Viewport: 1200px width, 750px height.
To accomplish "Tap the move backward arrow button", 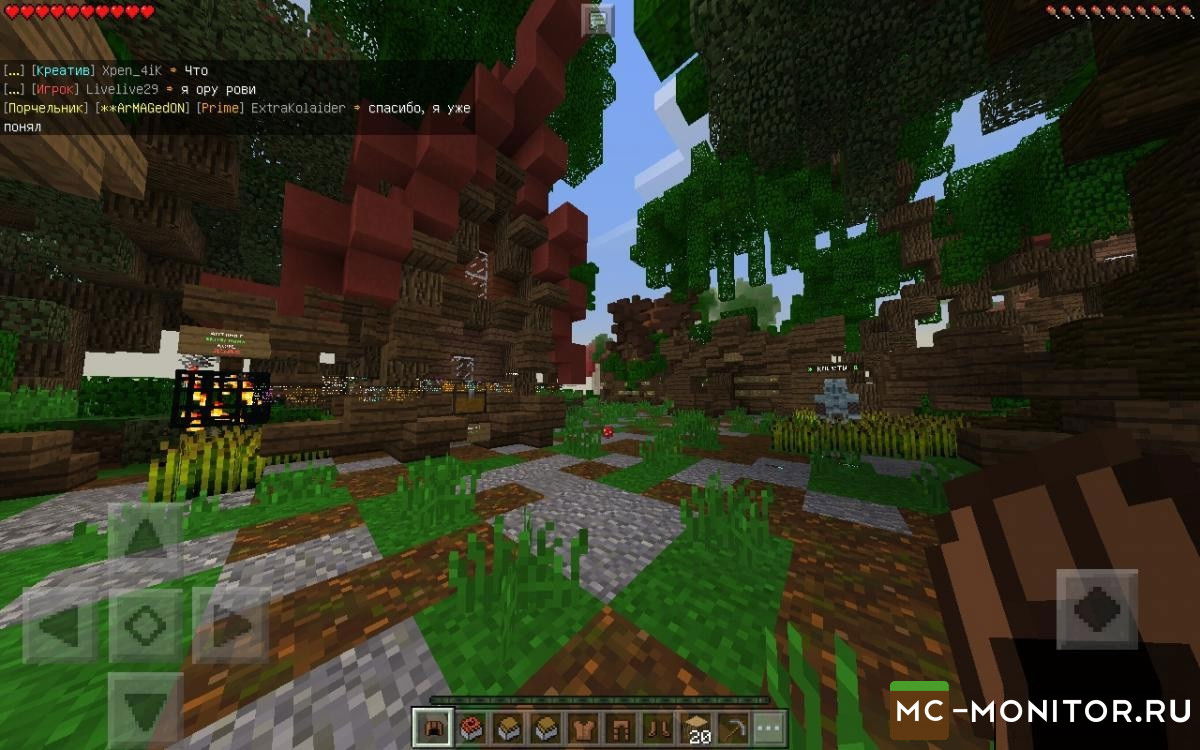I will 145,709.
